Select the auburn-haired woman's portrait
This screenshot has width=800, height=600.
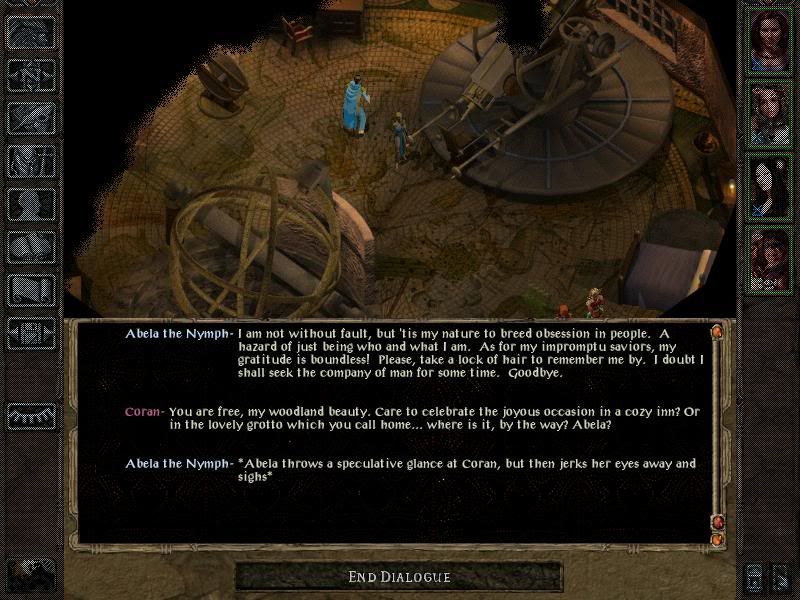pos(769,39)
